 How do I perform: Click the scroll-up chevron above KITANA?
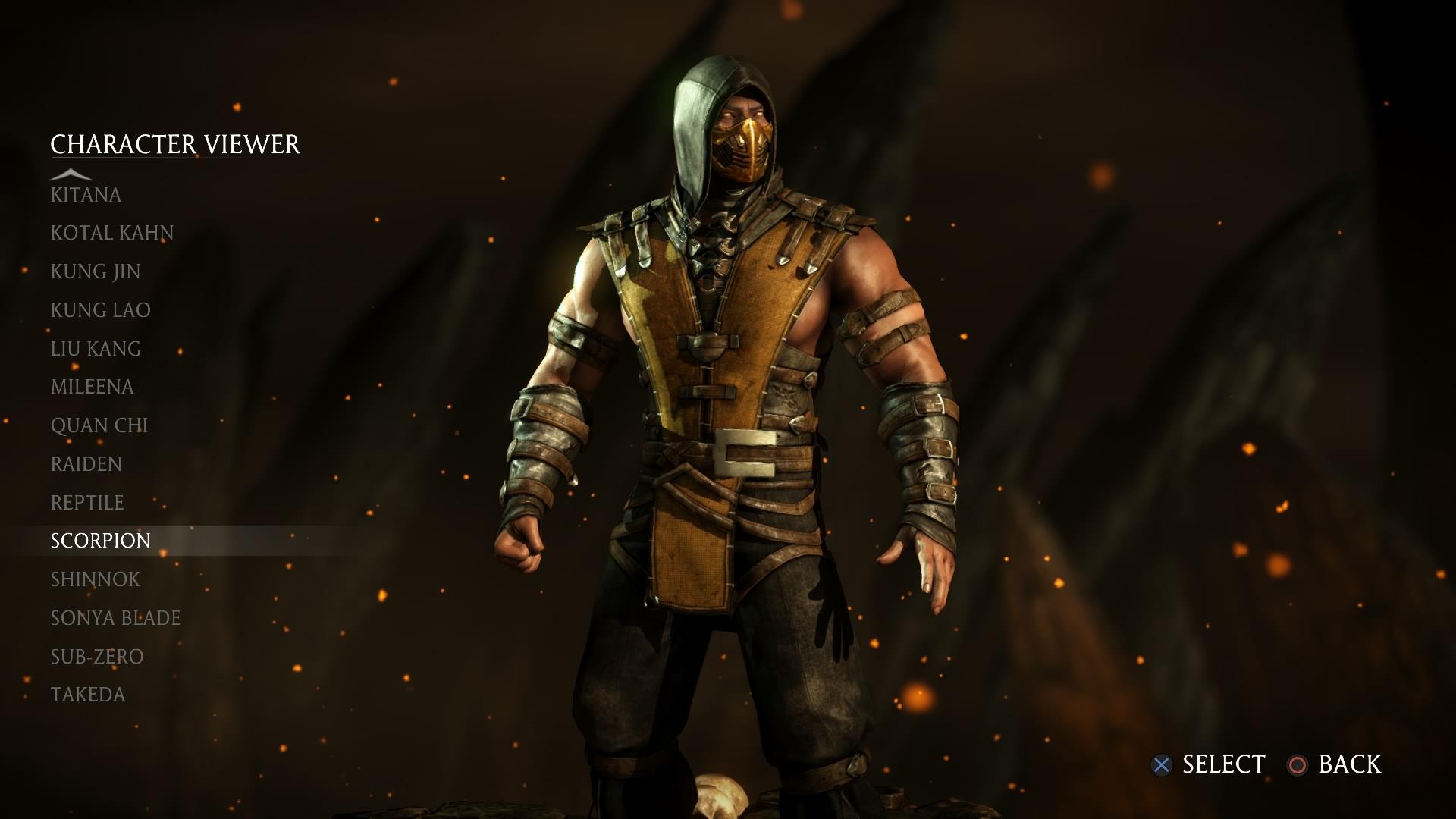tap(72, 173)
